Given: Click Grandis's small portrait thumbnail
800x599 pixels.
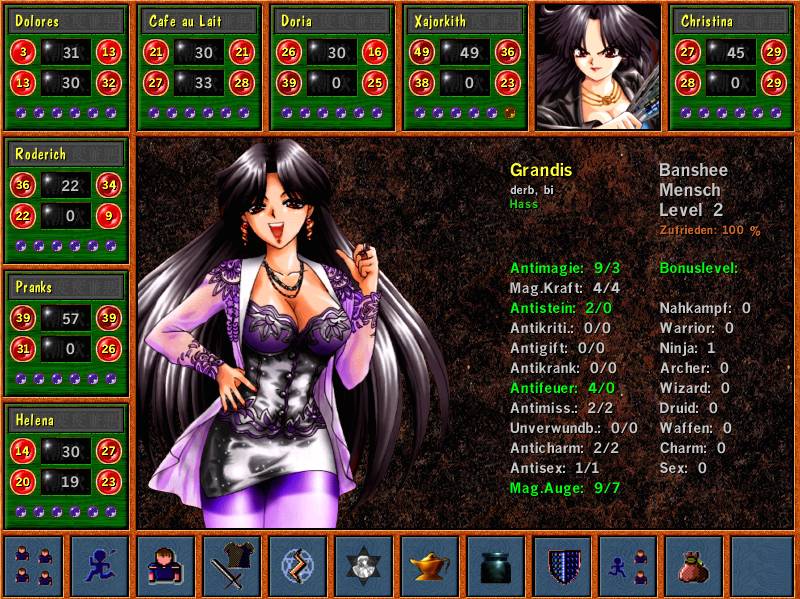Looking at the screenshot, I should [x=598, y=67].
